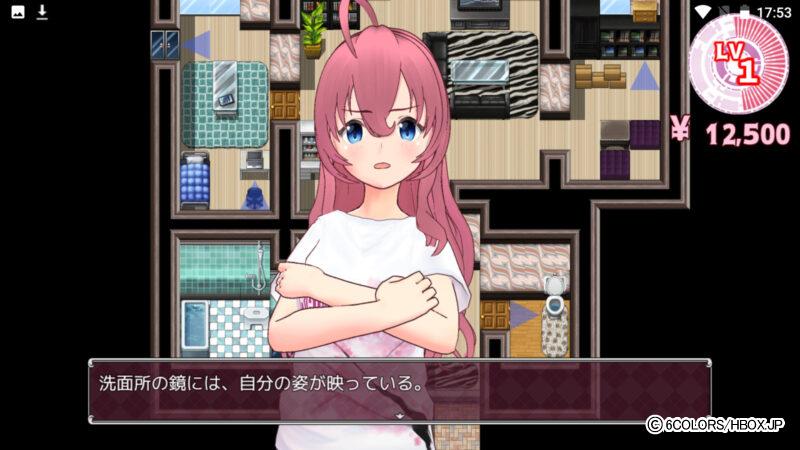The height and width of the screenshot is (450, 800).
Task: Advance the dialogue using the small down arrow
Action: point(400,414)
